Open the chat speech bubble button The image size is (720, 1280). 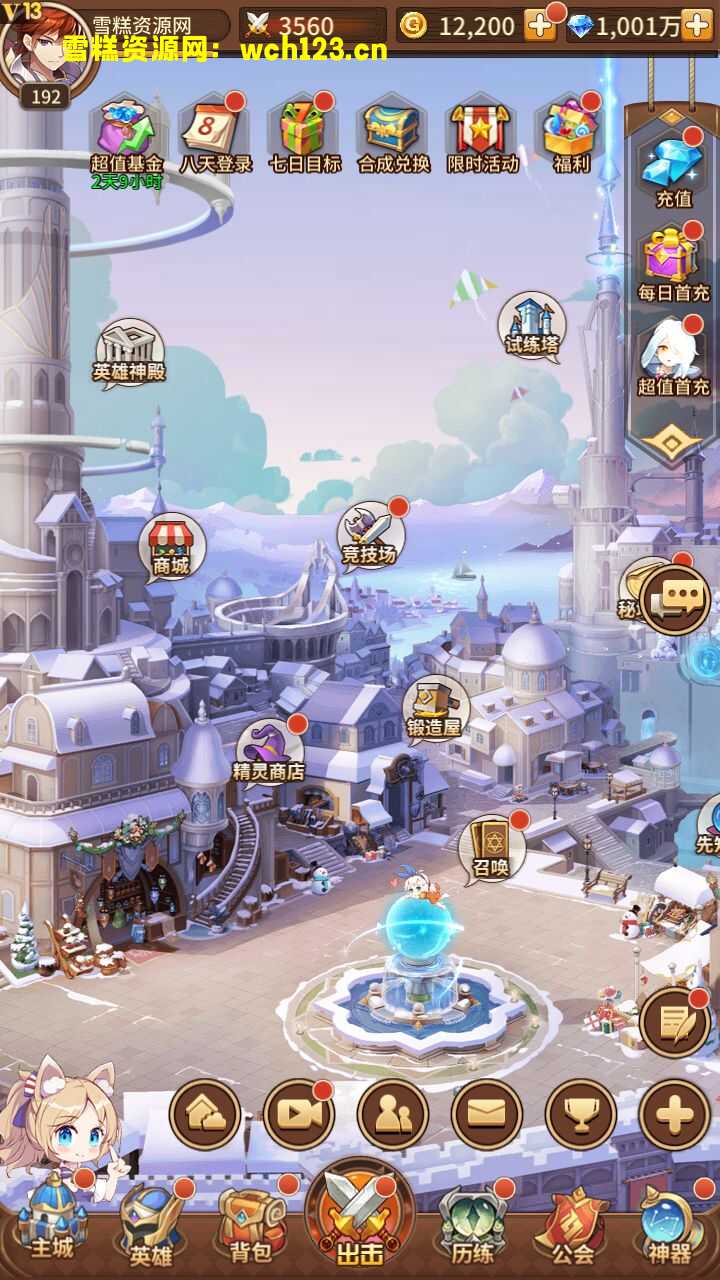(x=676, y=598)
